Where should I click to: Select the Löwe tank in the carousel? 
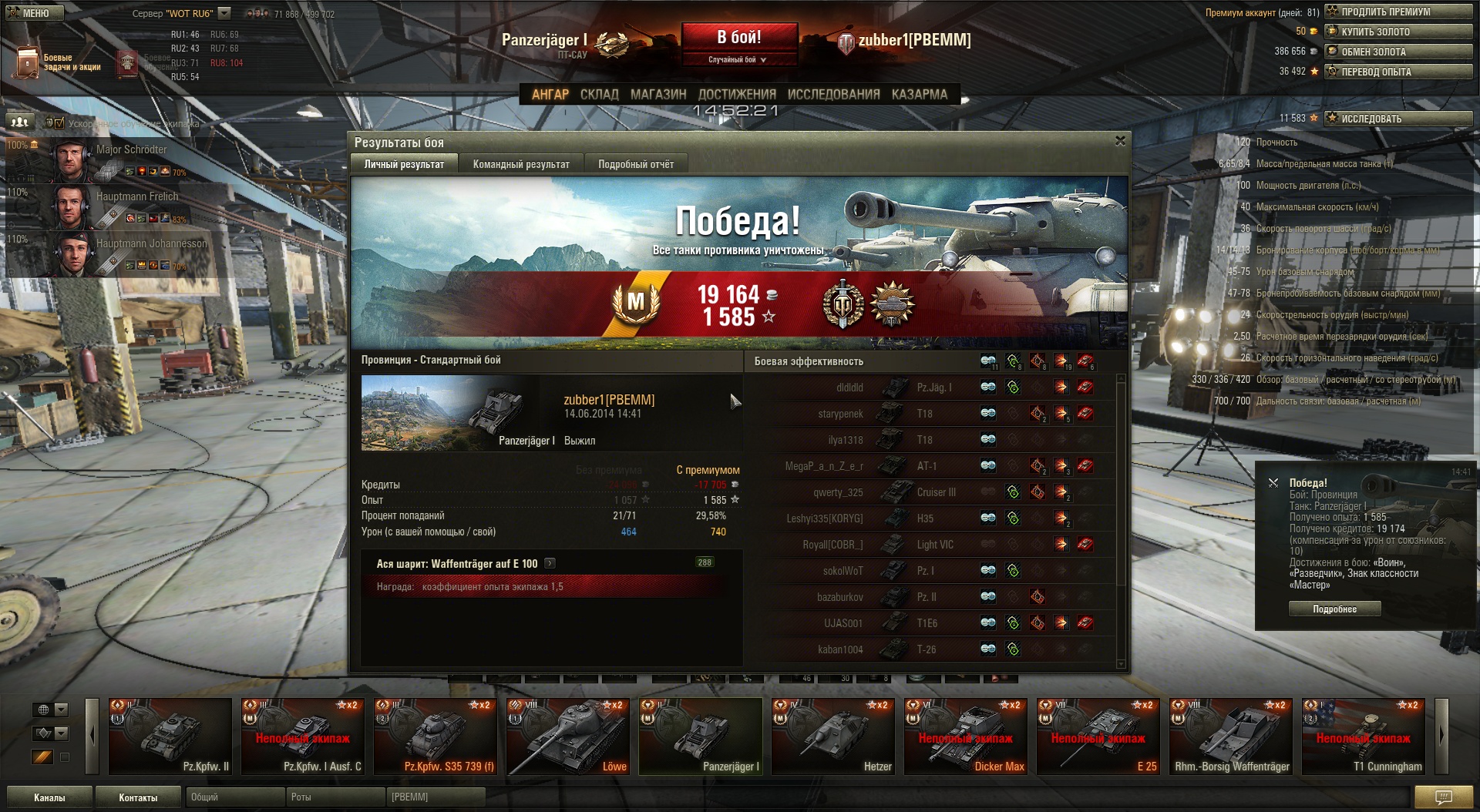pyautogui.click(x=568, y=736)
